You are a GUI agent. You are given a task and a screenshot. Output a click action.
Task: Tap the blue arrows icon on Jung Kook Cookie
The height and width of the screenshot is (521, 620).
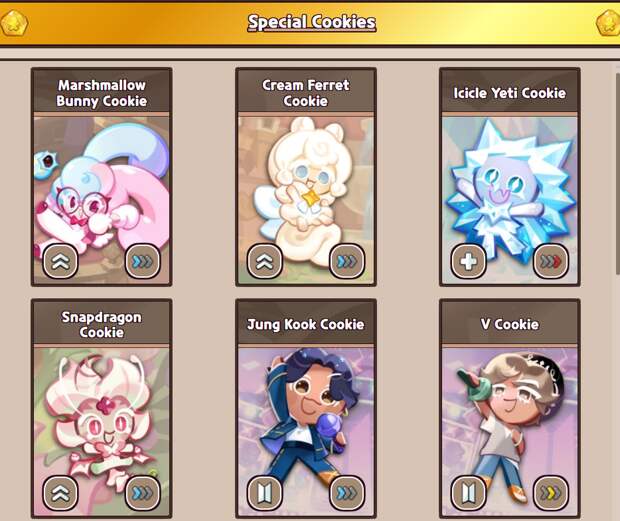point(346,493)
